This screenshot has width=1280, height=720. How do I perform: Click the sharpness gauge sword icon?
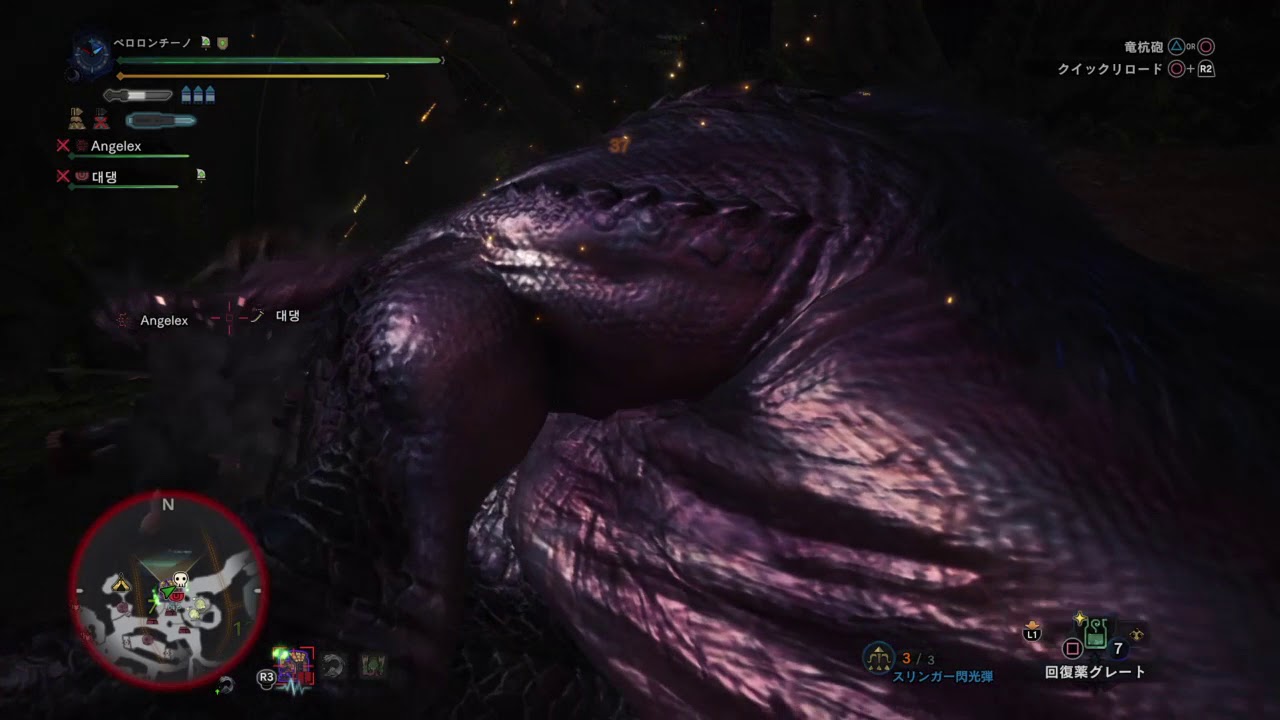tap(138, 95)
